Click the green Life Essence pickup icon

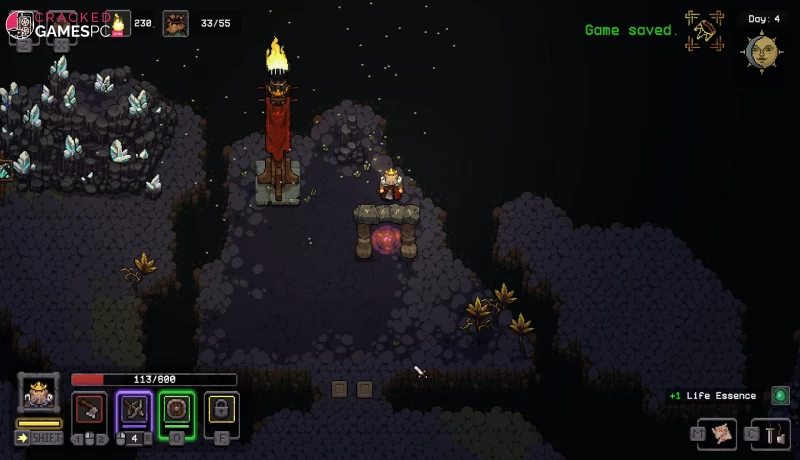coord(780,396)
